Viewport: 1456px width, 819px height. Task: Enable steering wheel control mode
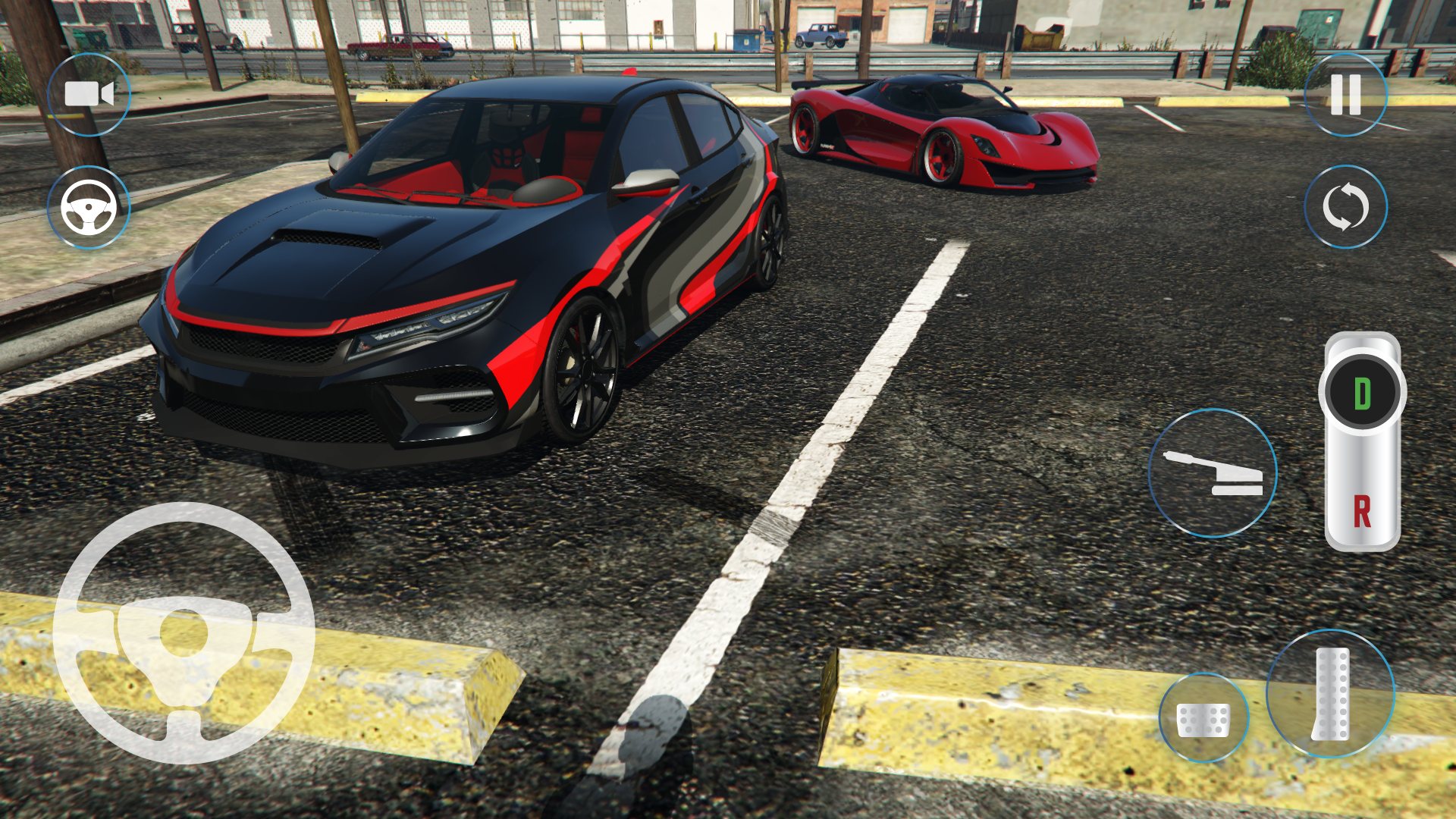88,208
